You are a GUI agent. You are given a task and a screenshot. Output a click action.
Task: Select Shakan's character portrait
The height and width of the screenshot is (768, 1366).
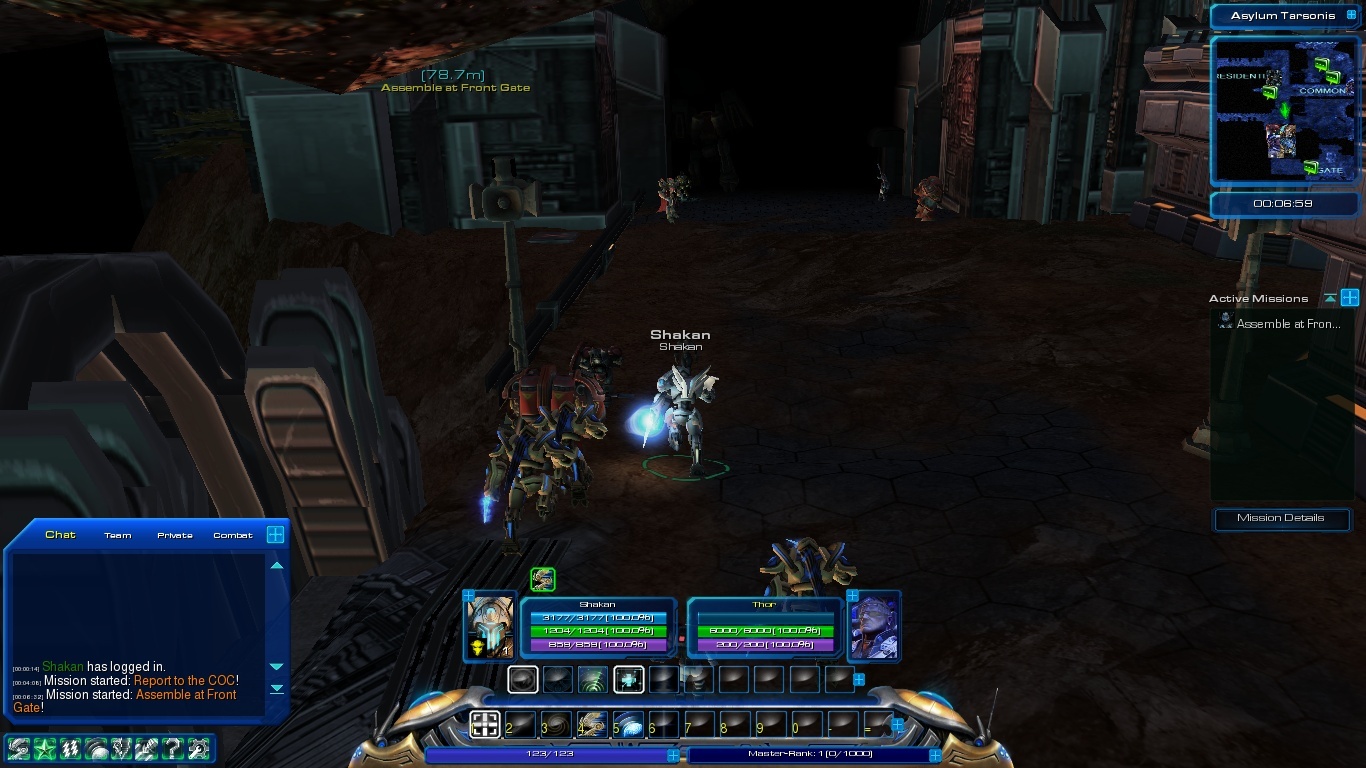point(490,626)
